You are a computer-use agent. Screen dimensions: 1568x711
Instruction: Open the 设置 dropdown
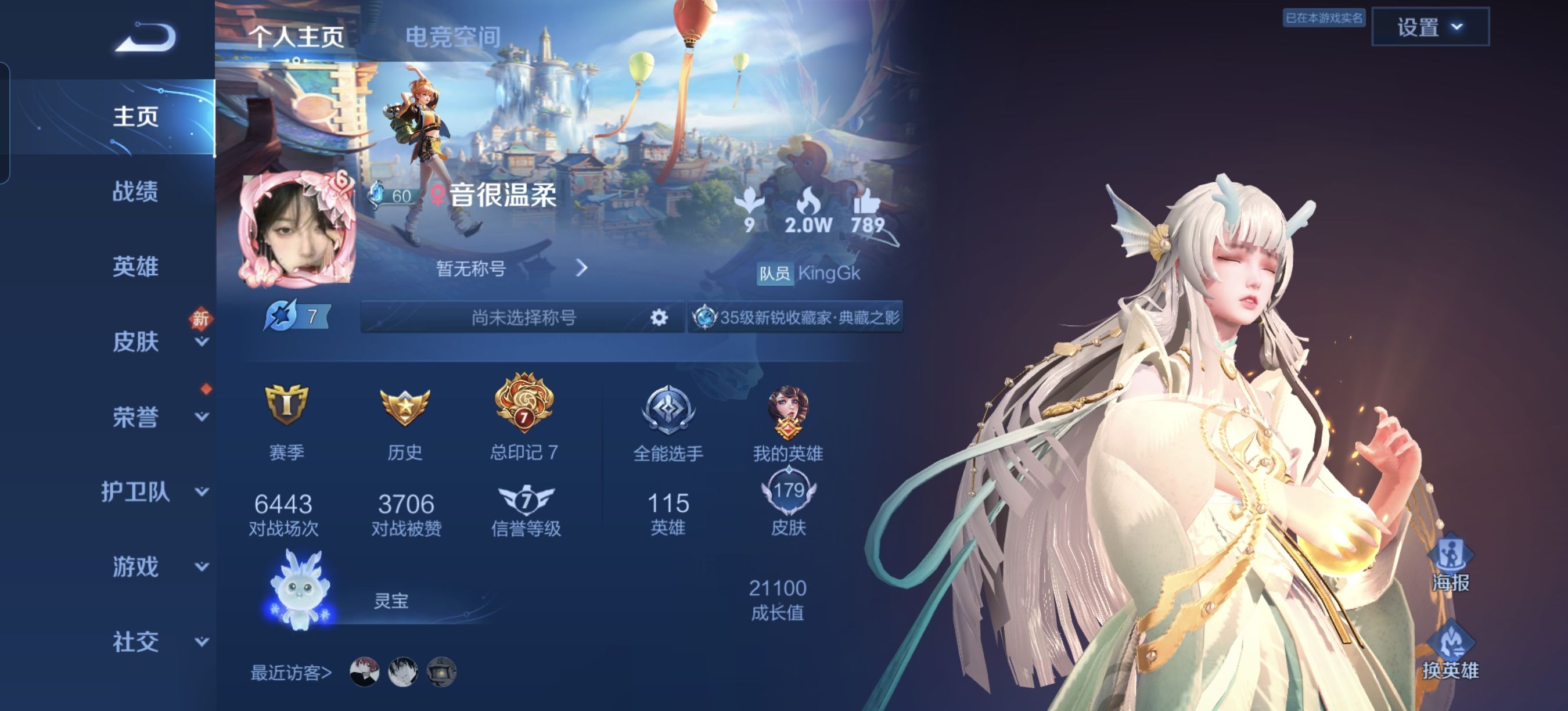1429,27
